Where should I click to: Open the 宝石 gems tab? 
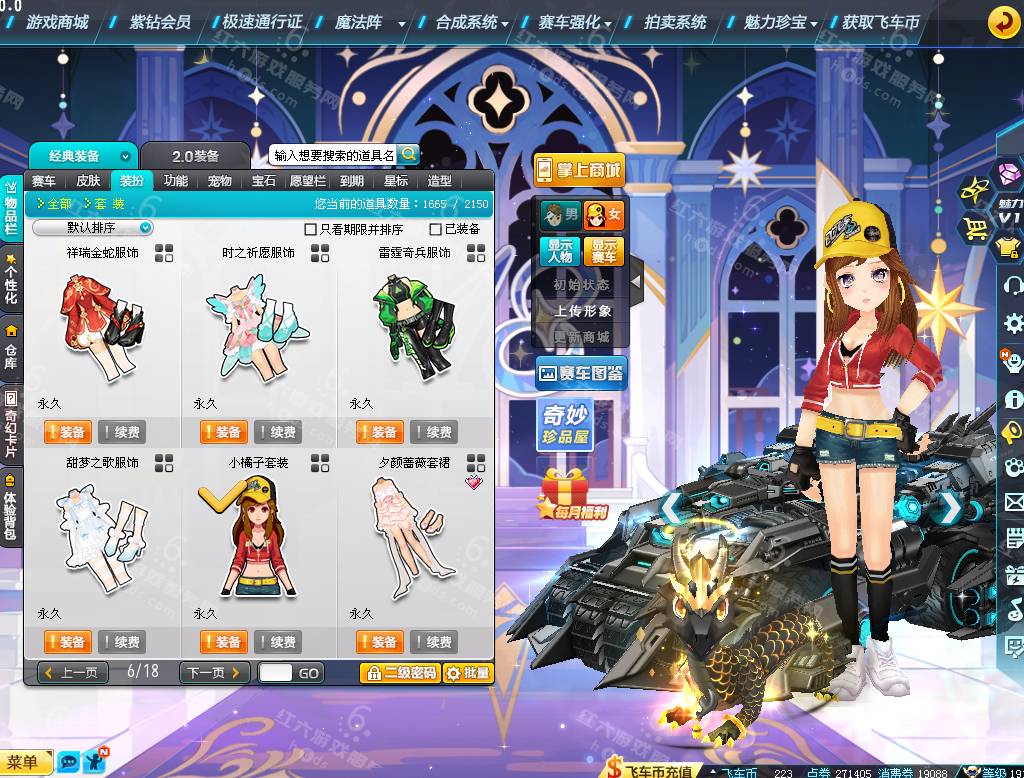264,181
